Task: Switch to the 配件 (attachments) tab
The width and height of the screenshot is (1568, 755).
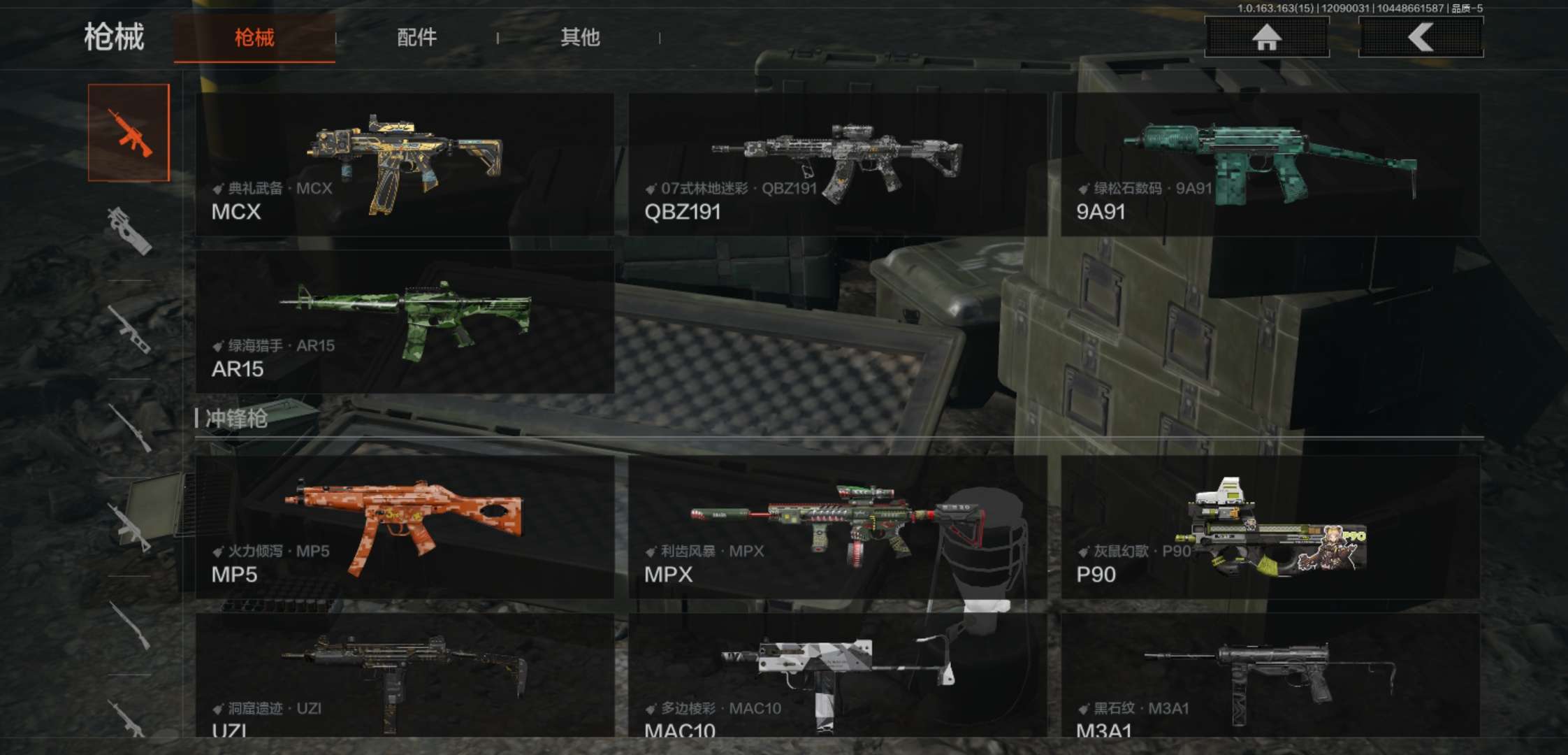Action: 416,38
